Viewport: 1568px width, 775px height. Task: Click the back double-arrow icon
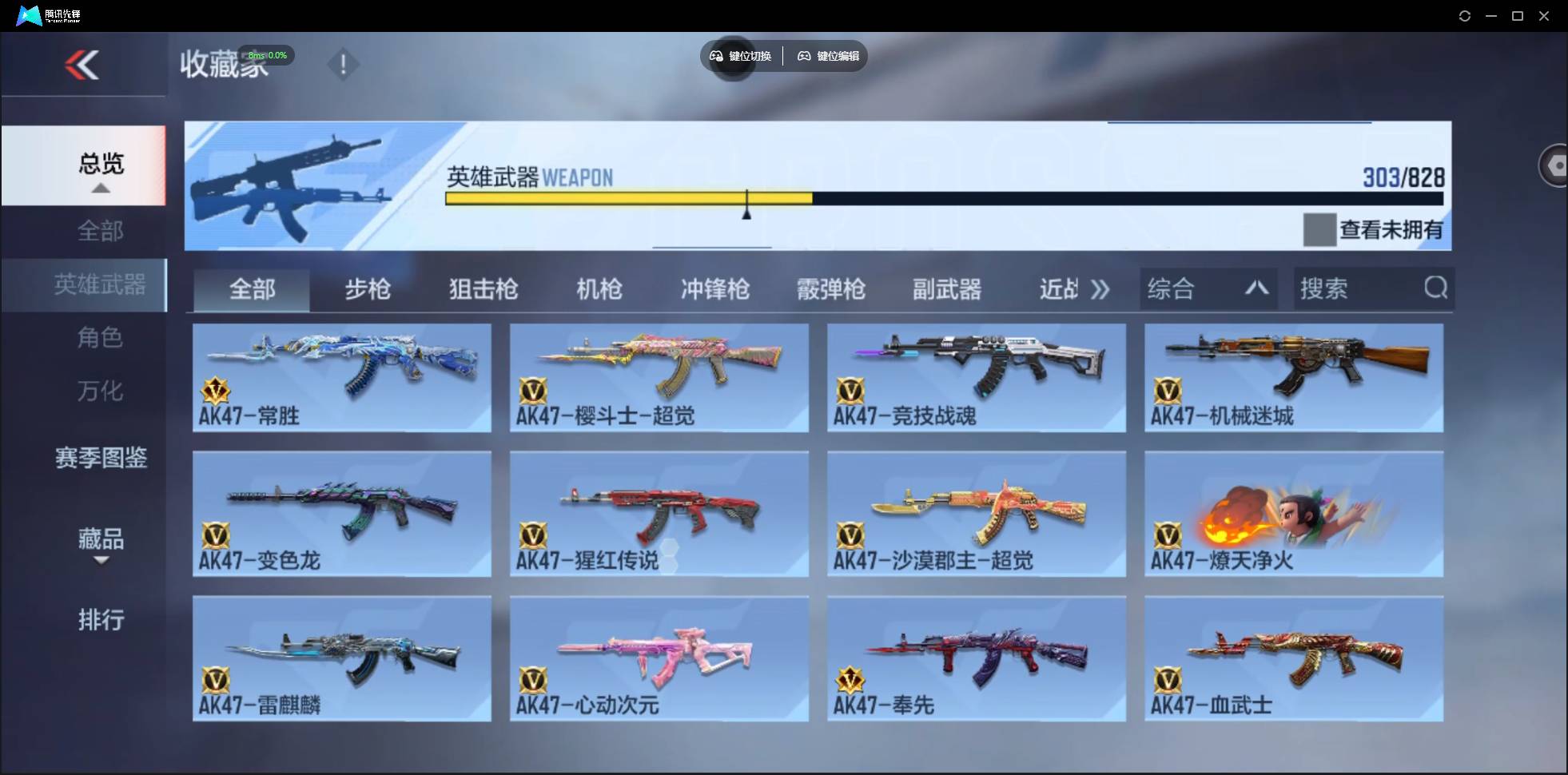pos(84,64)
